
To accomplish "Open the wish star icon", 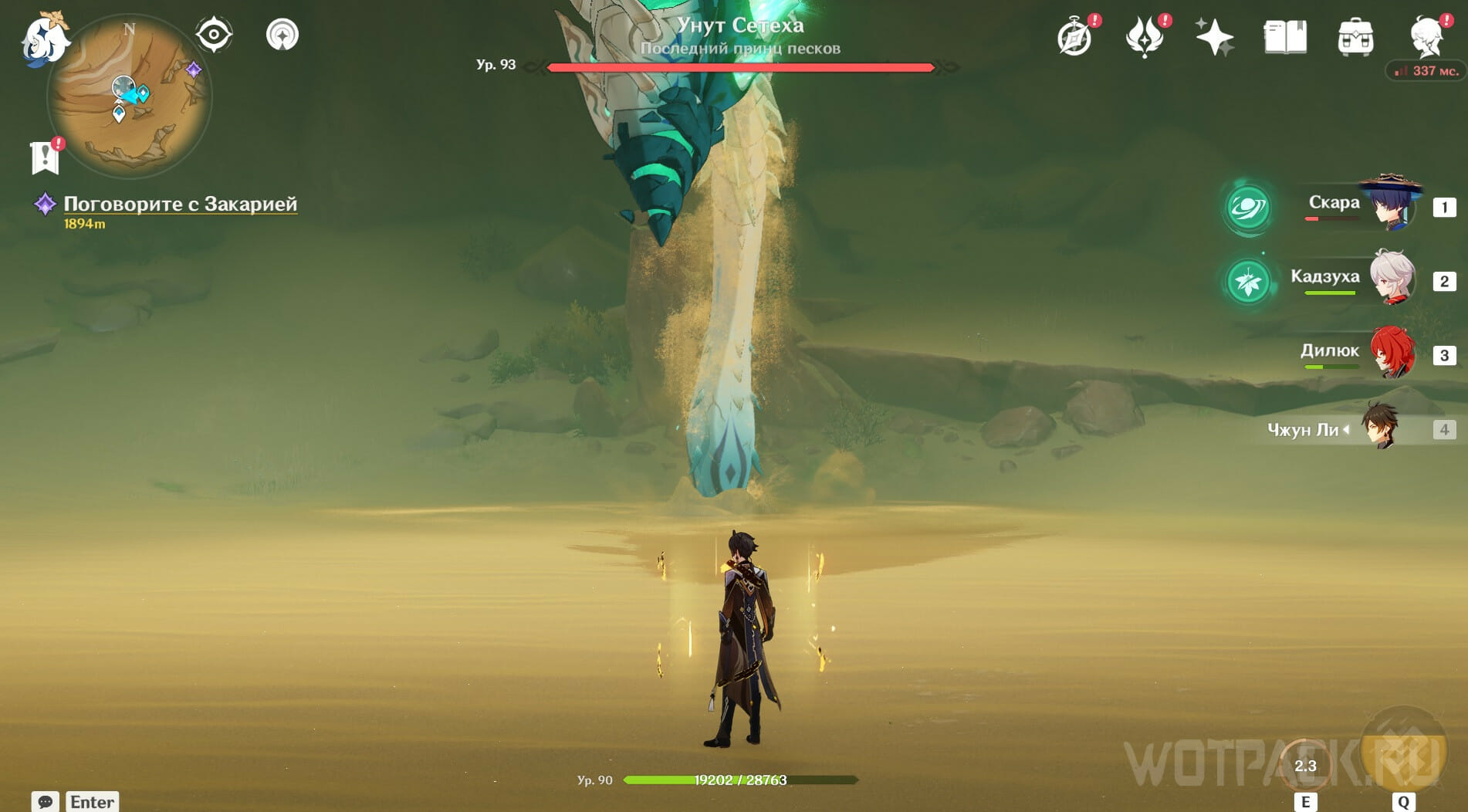I will click(1214, 37).
